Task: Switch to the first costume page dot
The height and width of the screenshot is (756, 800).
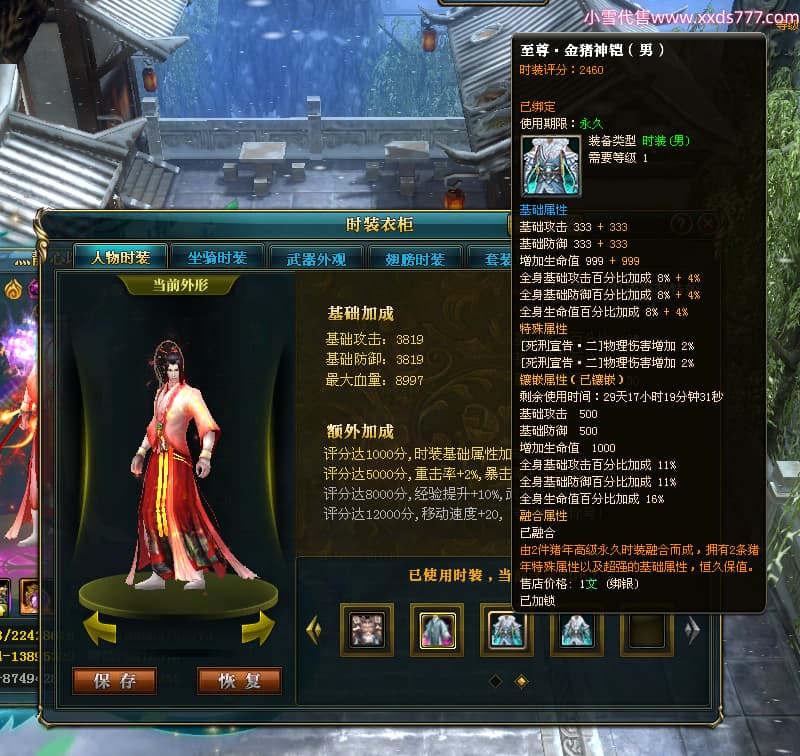Action: [495, 681]
